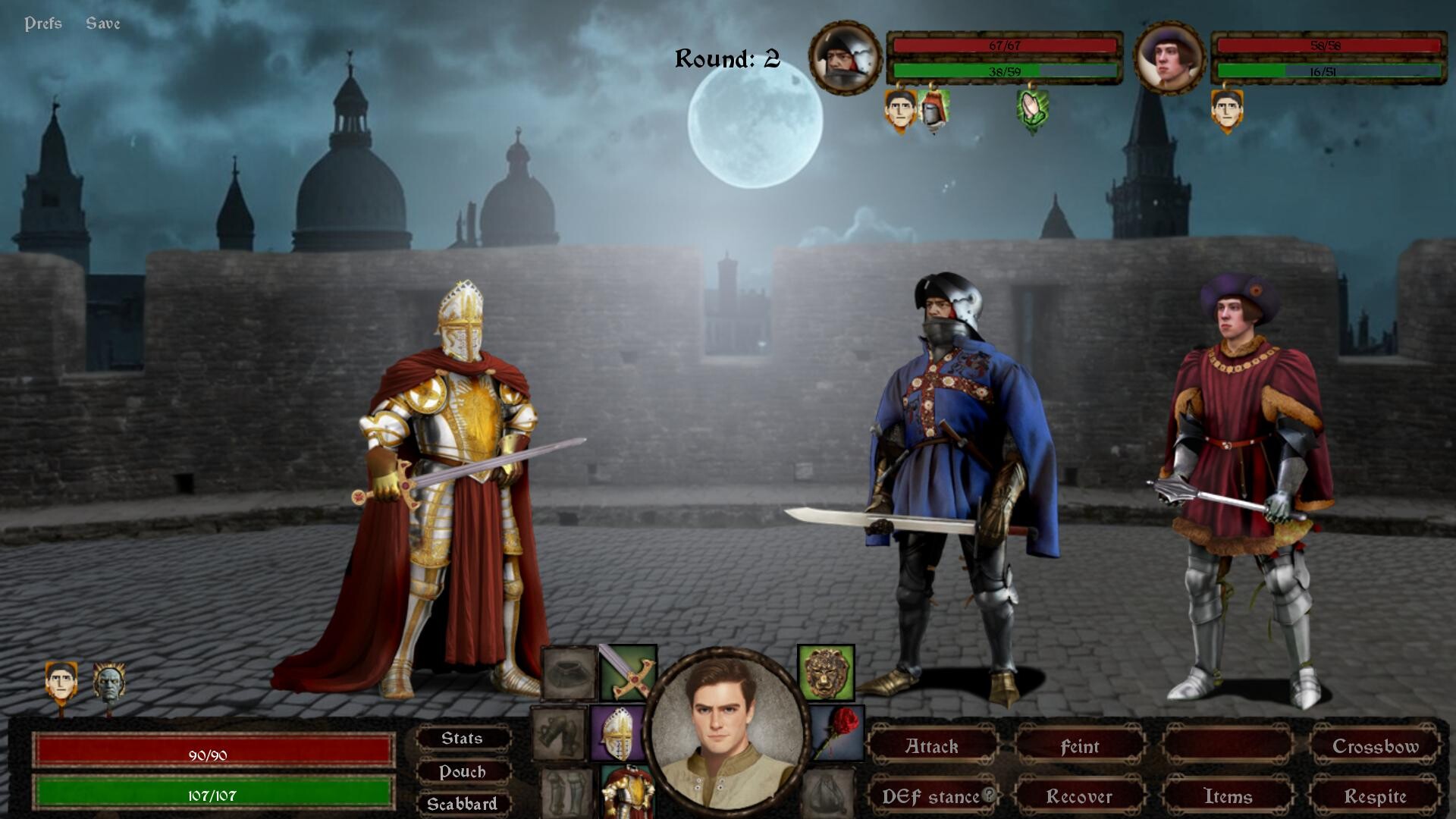Image resolution: width=1456 pixels, height=819 pixels.
Task: Open the Pouch inventory
Action: [x=462, y=772]
